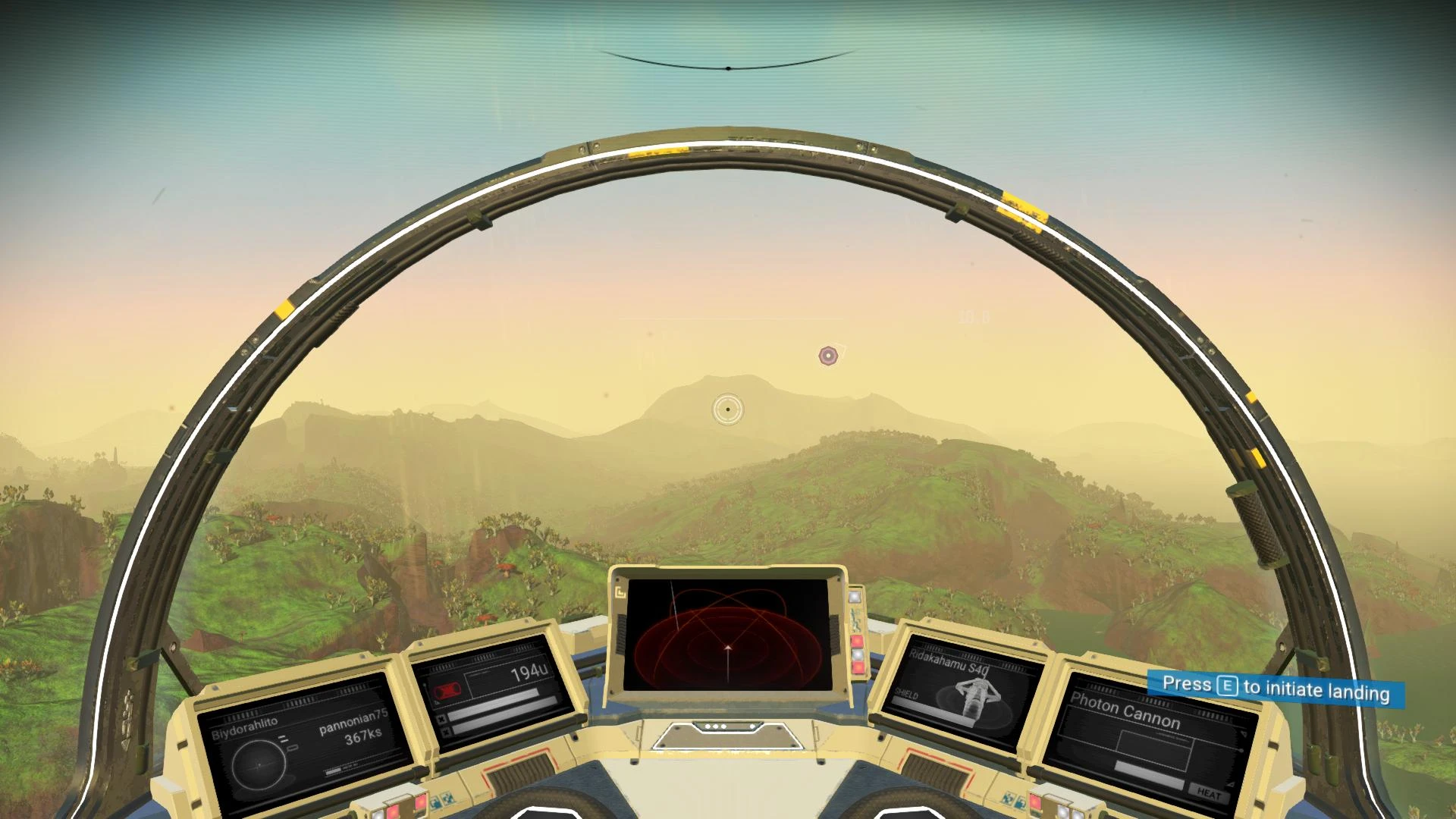The height and width of the screenshot is (819, 1456).
Task: Select the octagonal waypoint marker on the HUD
Action: coord(829,355)
